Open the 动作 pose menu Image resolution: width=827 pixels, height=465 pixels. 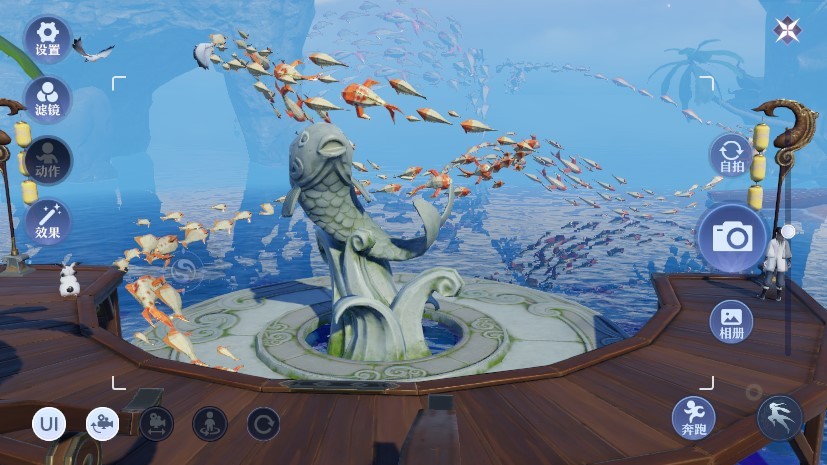tap(48, 159)
